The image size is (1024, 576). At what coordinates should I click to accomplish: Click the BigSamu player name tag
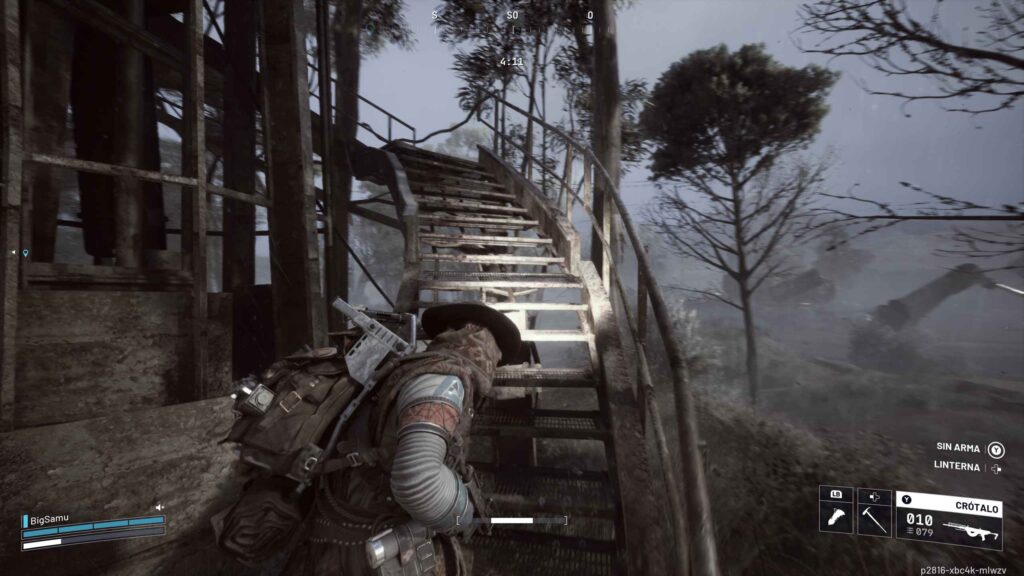(52, 520)
